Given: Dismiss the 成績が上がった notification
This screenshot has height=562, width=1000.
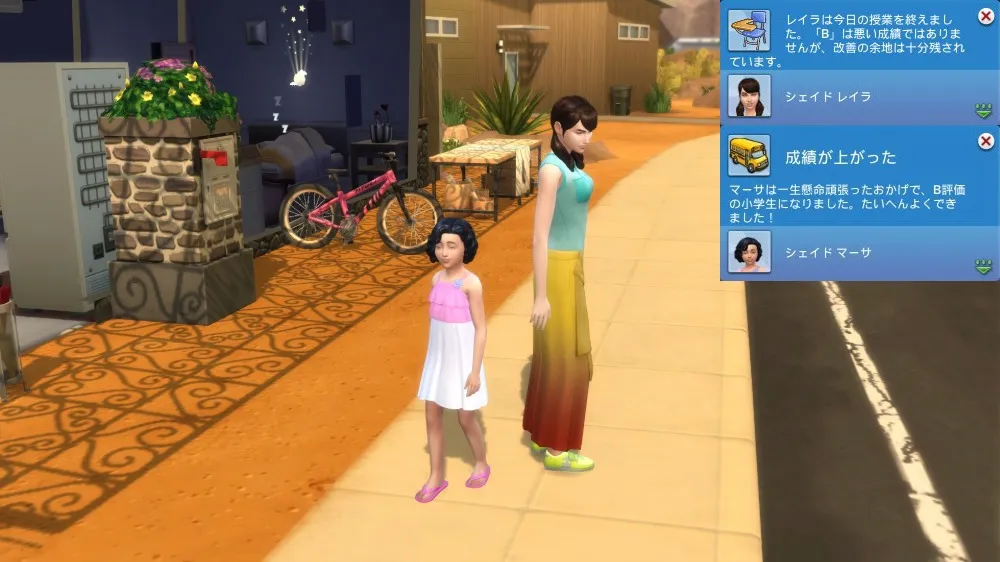Looking at the screenshot, I should tap(986, 141).
